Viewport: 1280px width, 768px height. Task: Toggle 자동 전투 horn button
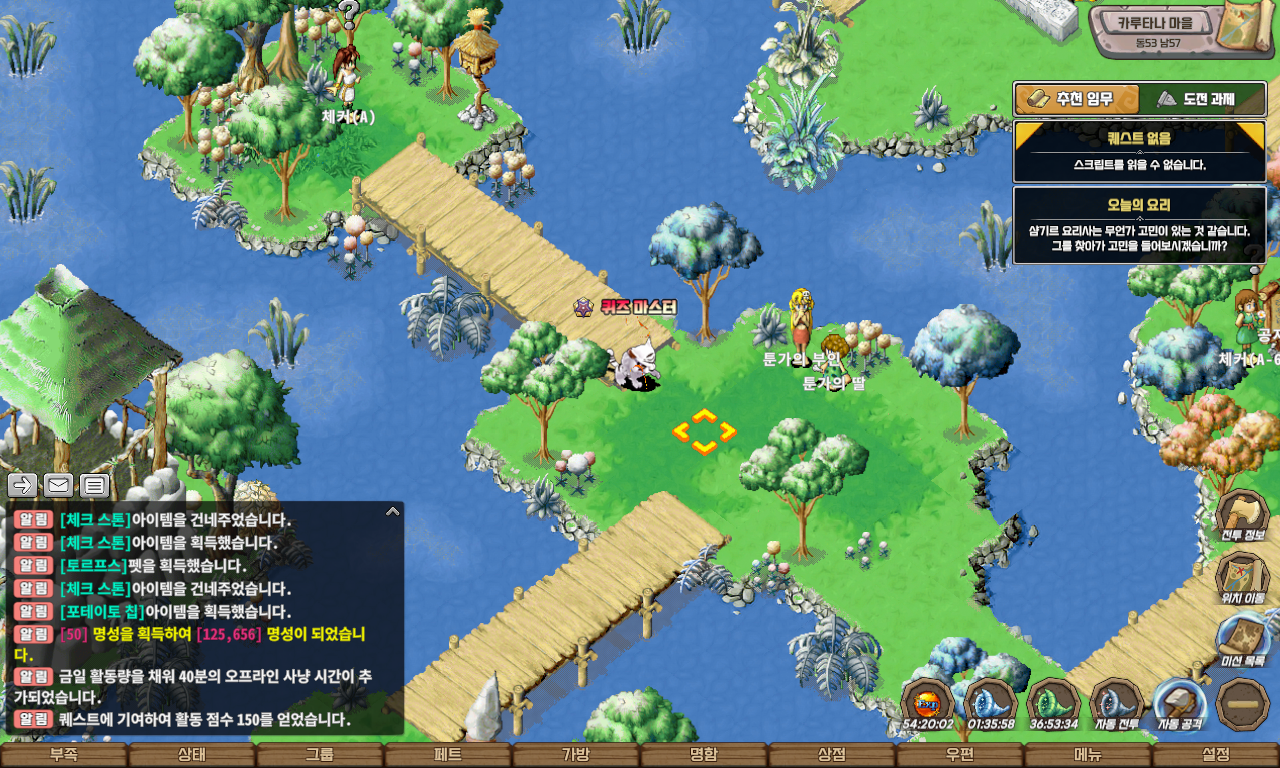(1116, 703)
